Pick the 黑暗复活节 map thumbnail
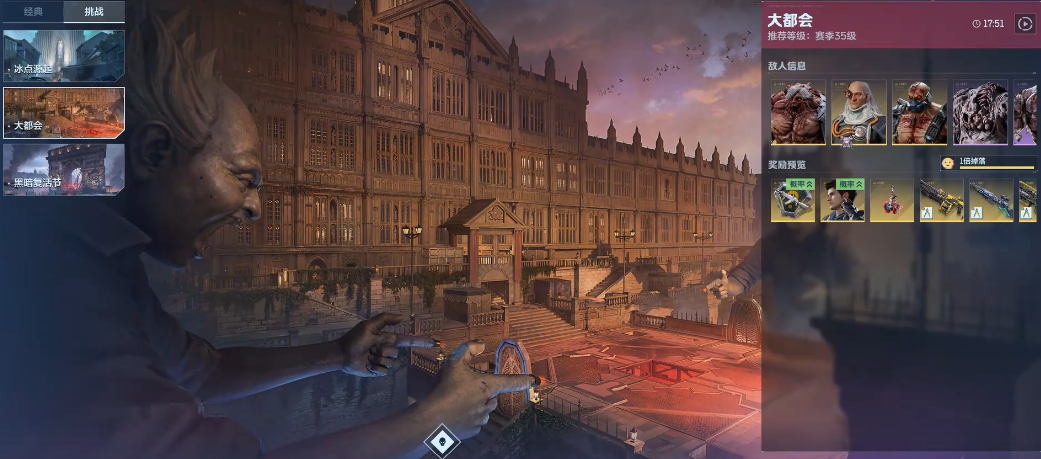This screenshot has height=459, width=1041. click(x=64, y=169)
